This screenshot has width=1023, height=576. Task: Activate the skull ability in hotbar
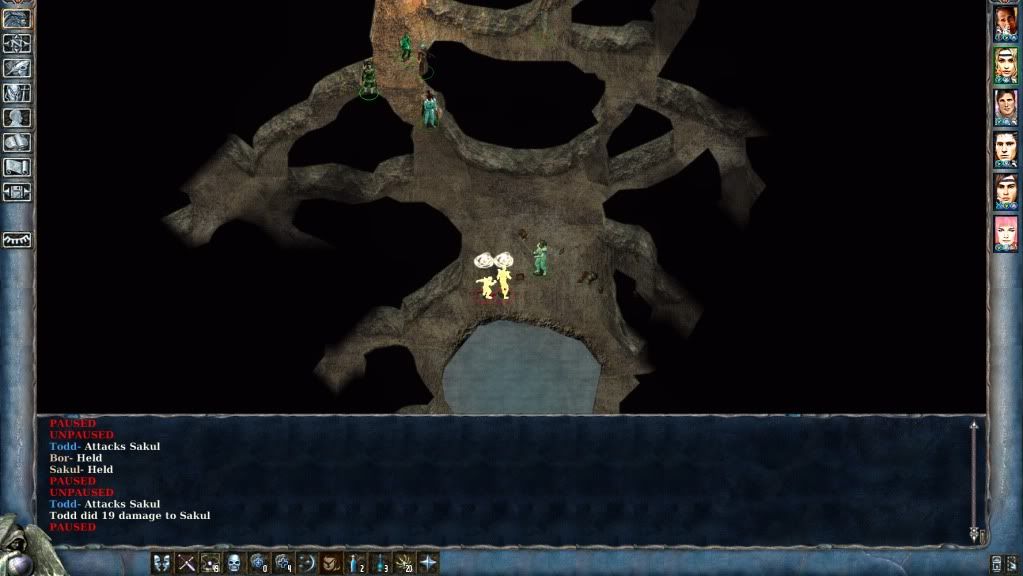[x=234, y=563]
